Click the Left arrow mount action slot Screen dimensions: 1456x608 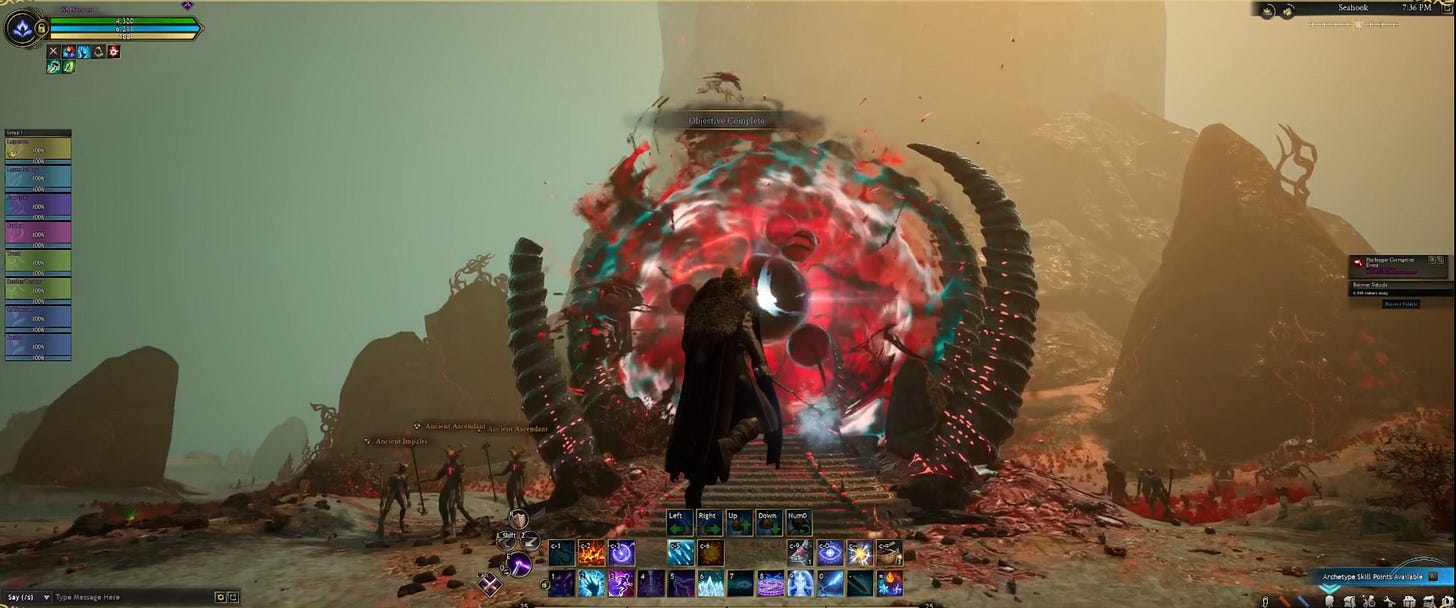coord(680,522)
